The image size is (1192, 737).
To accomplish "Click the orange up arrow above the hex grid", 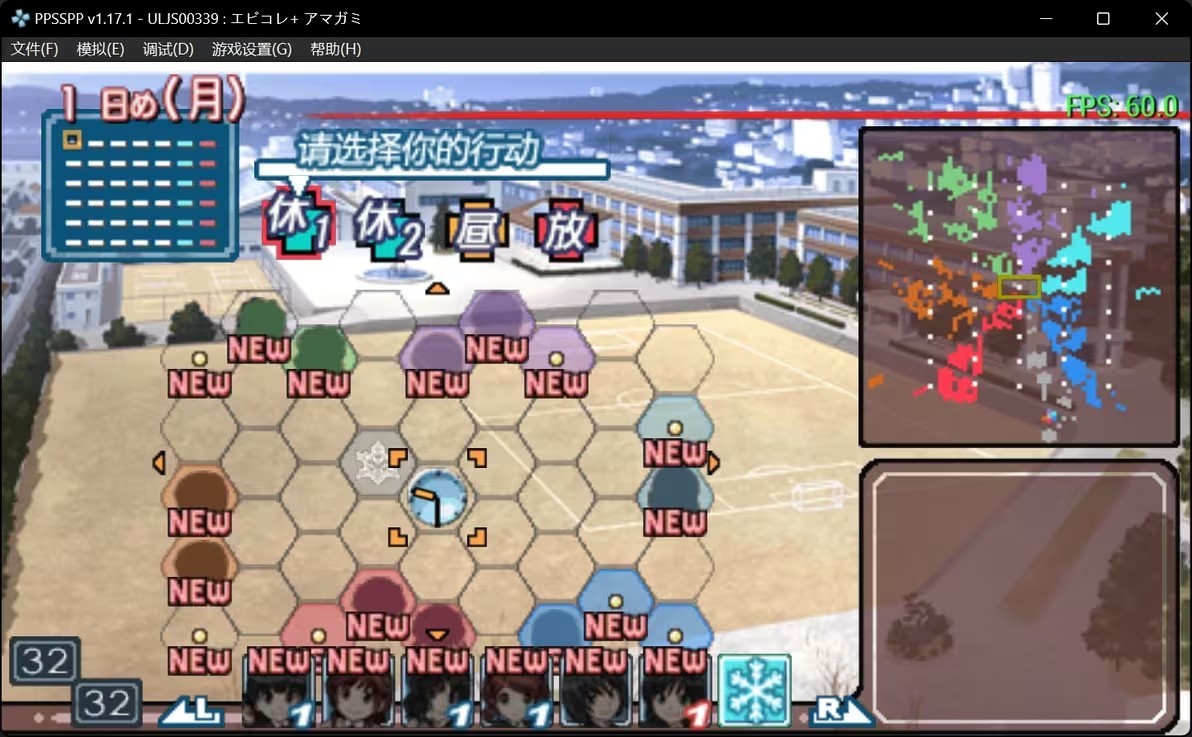I will [x=437, y=289].
